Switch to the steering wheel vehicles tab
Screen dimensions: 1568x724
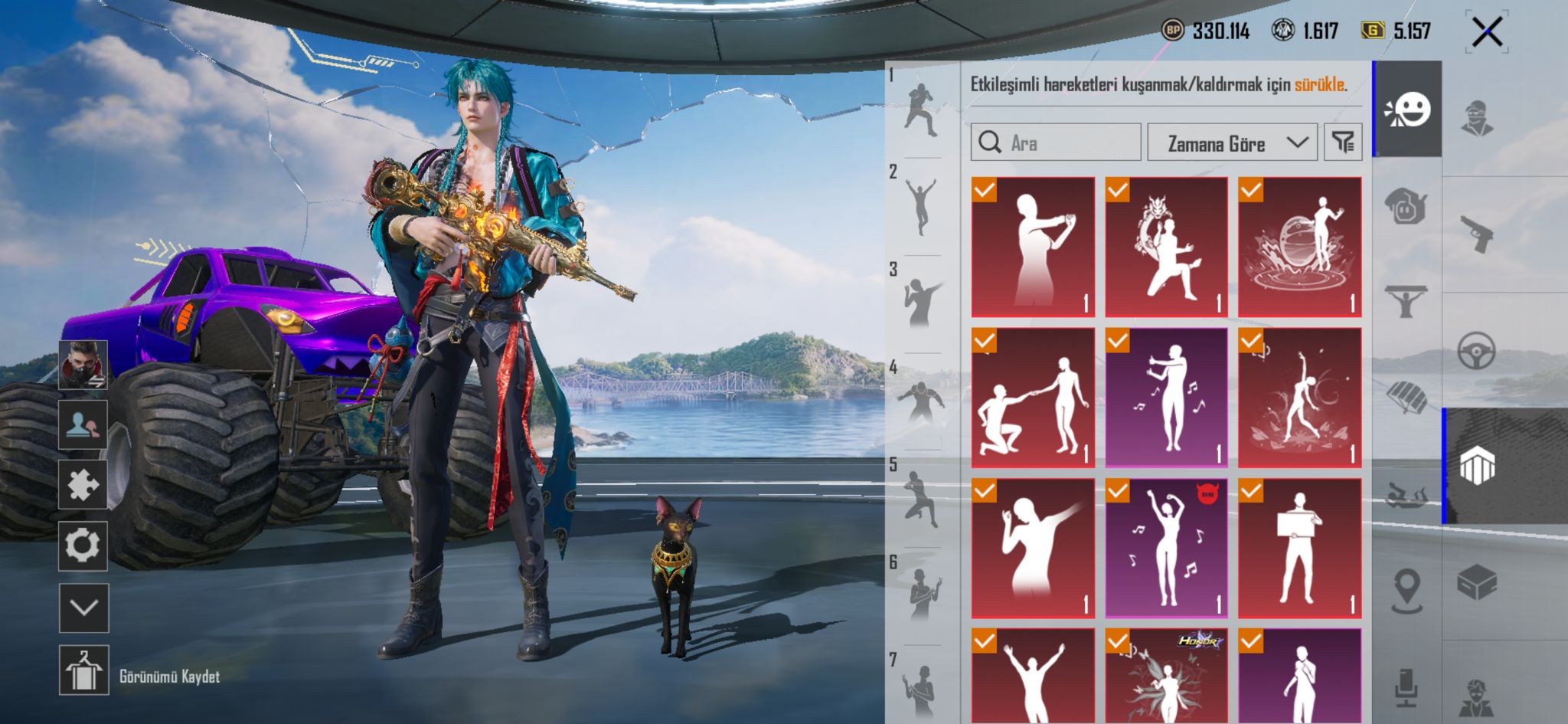[1477, 350]
